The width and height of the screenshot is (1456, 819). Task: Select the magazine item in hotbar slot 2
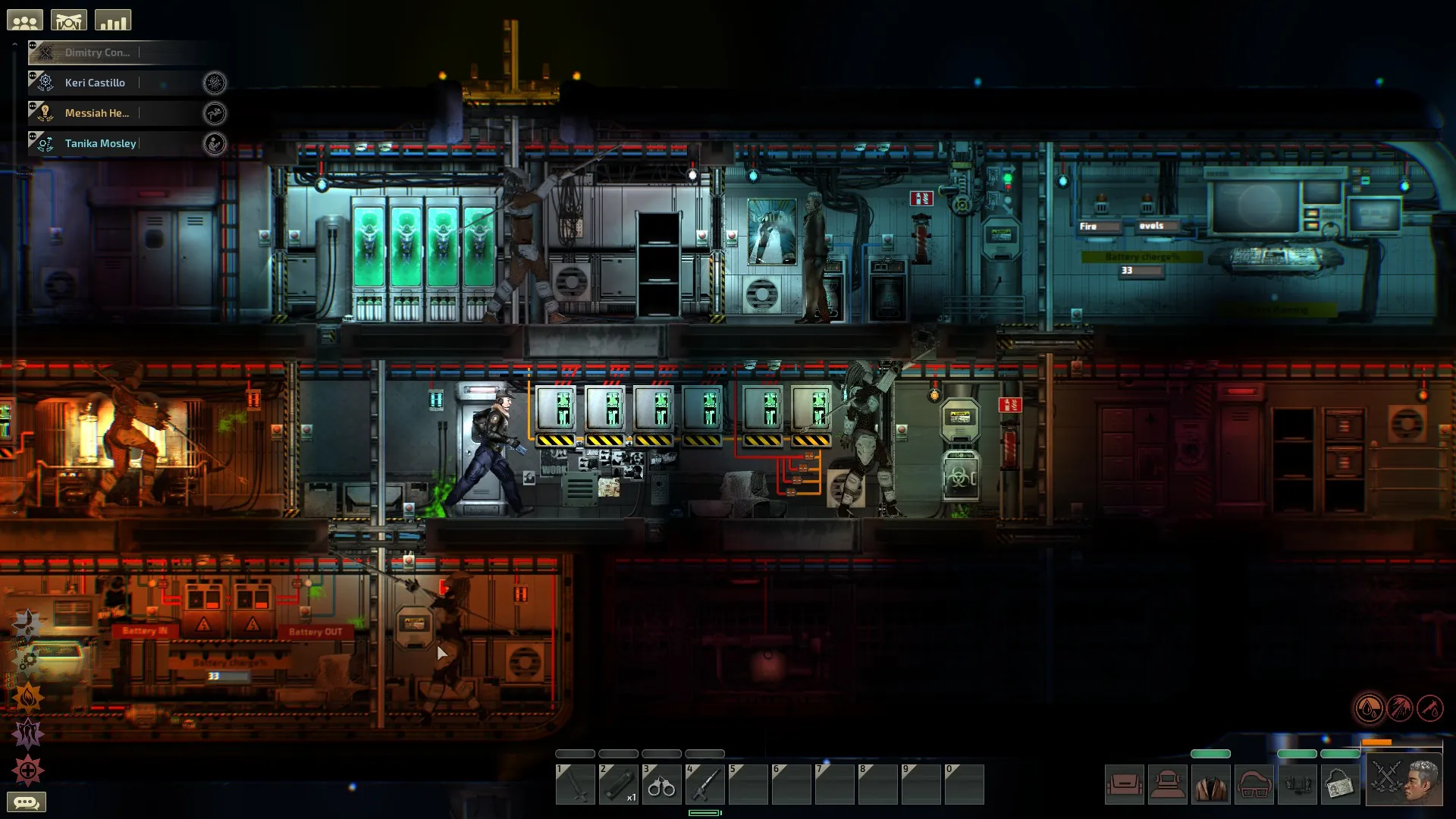(x=618, y=784)
